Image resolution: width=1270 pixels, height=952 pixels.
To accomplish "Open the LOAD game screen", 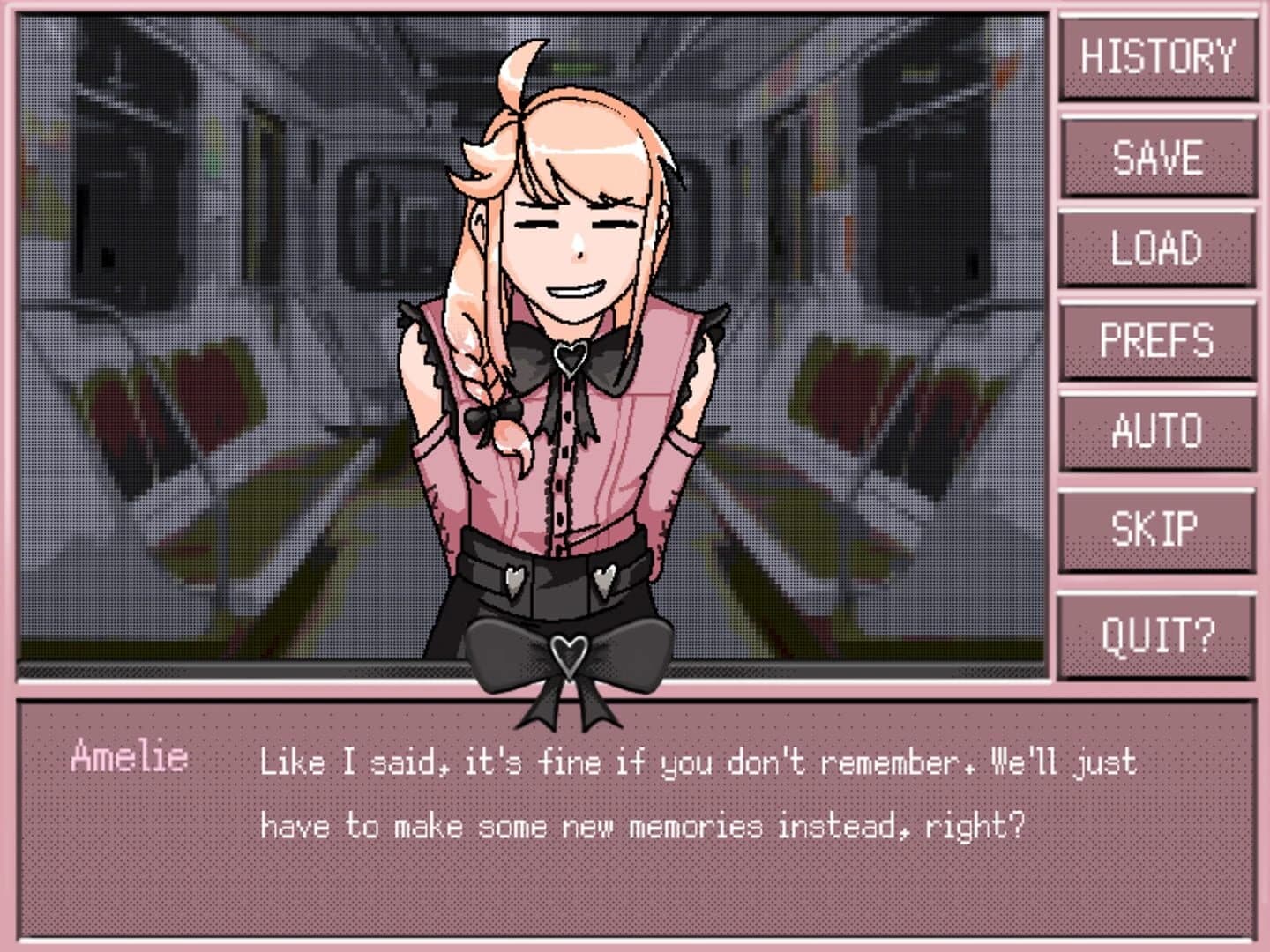I will [1158, 249].
